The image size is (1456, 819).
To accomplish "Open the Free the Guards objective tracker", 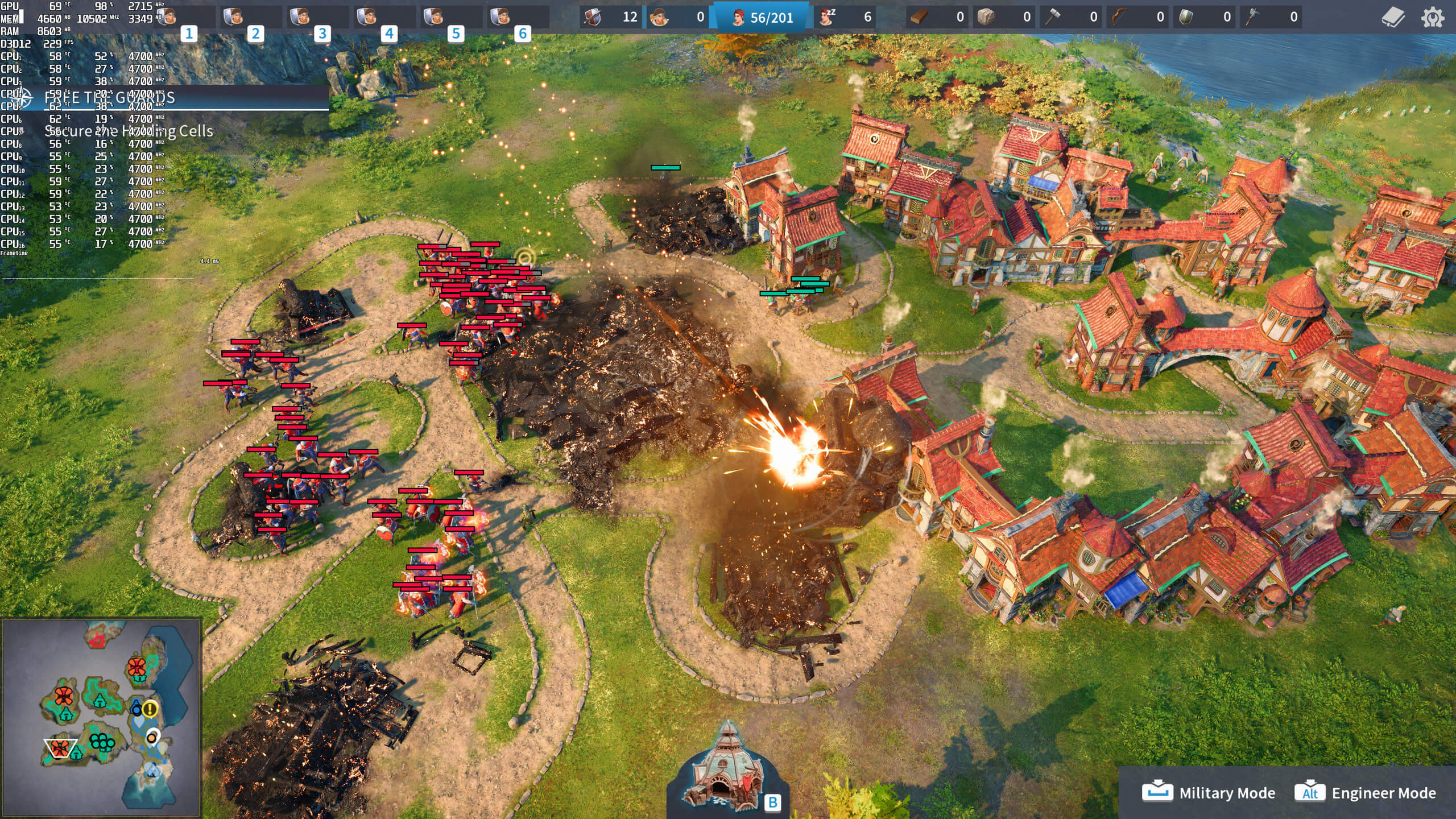I will pyautogui.click(x=109, y=98).
